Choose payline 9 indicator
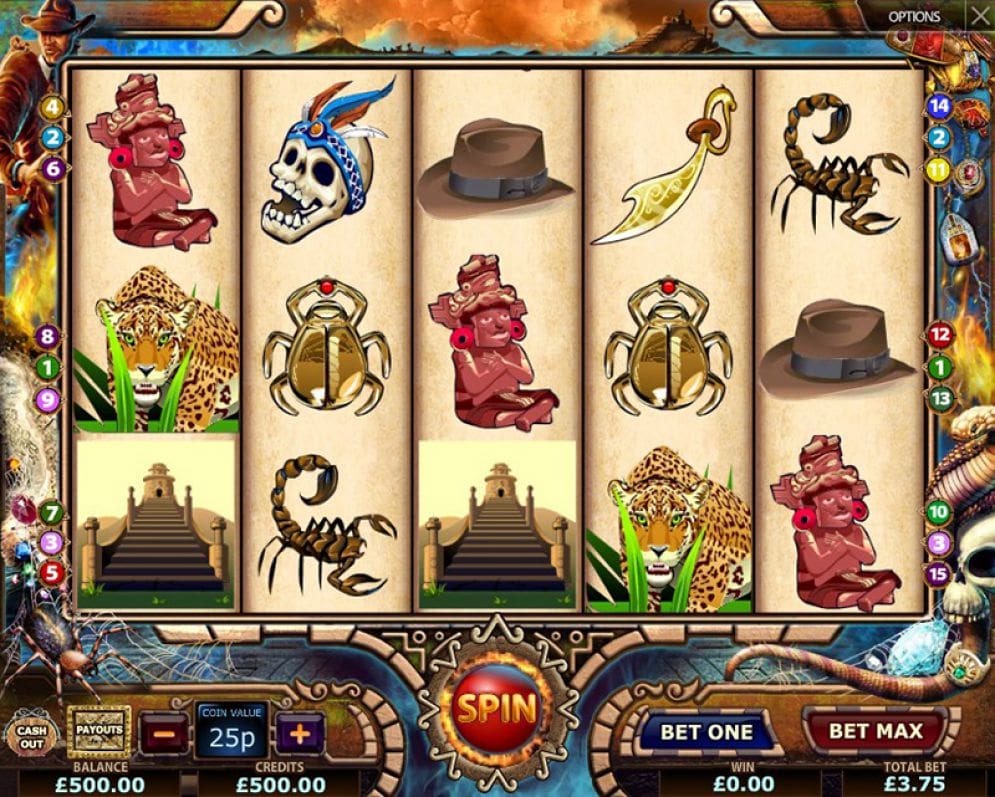The image size is (995, 797). tap(47, 401)
